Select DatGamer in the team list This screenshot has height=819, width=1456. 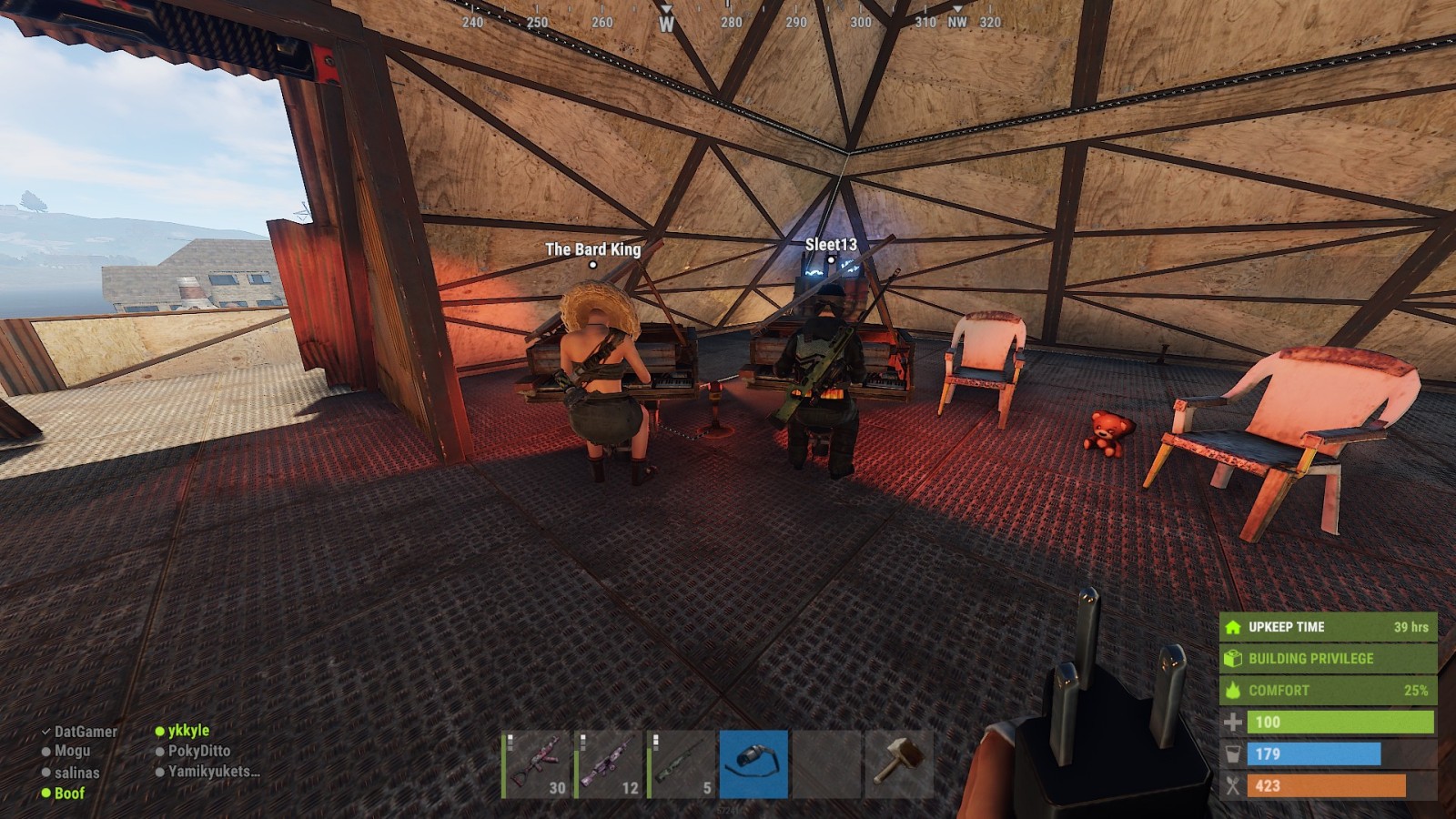(85, 732)
